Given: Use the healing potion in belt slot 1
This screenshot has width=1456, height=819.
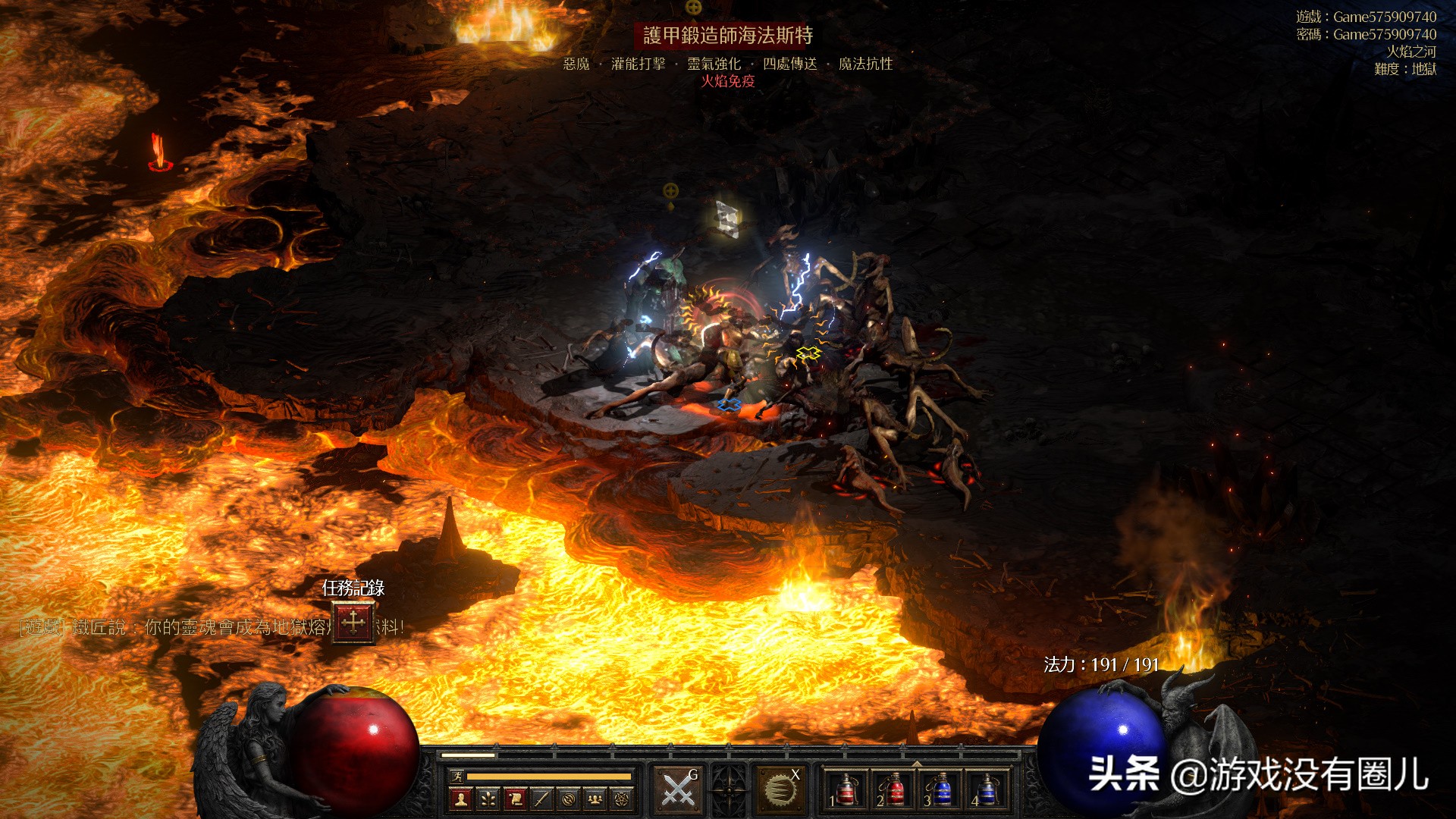Looking at the screenshot, I should [x=846, y=789].
